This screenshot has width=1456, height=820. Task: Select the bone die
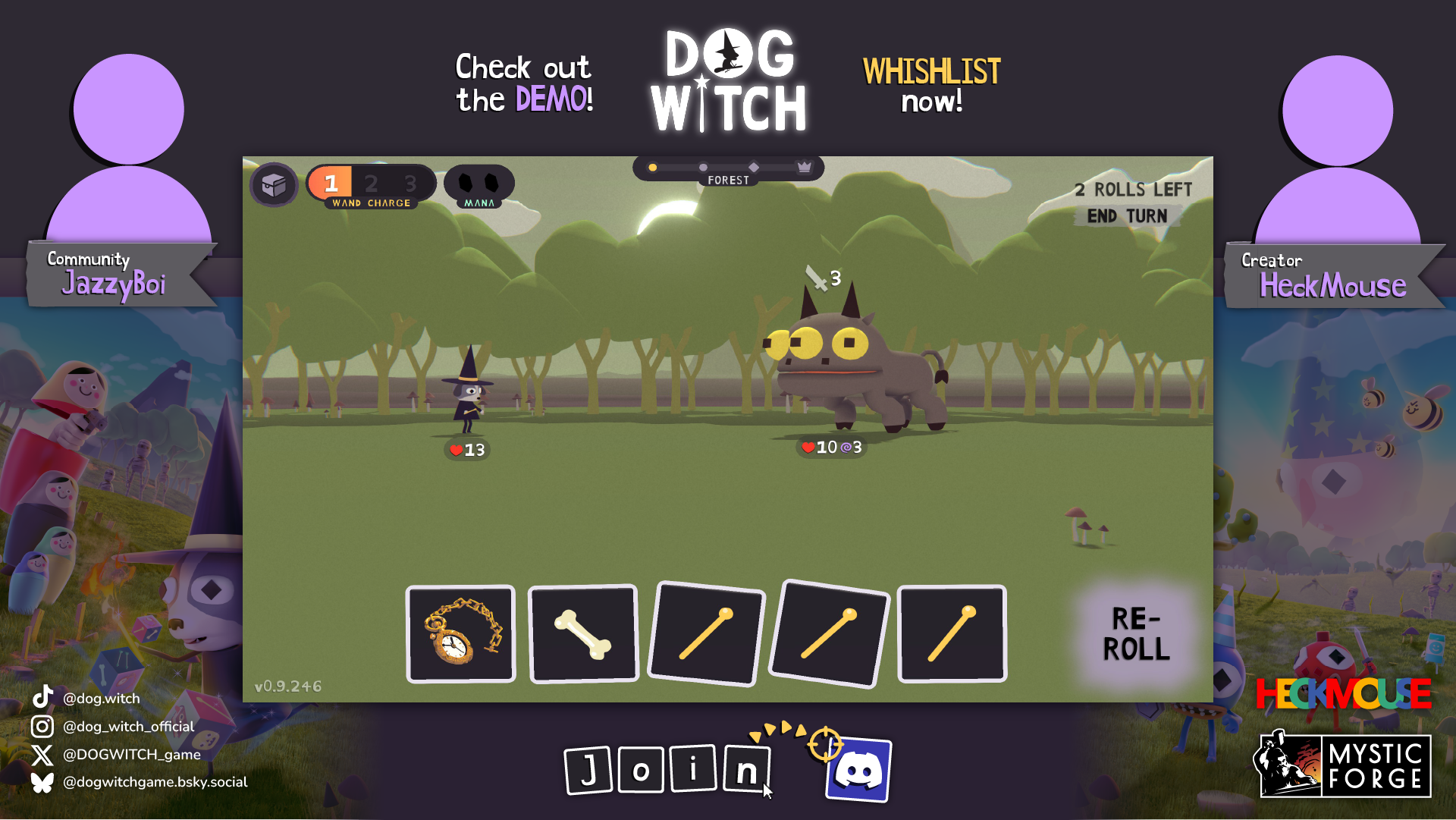(583, 634)
